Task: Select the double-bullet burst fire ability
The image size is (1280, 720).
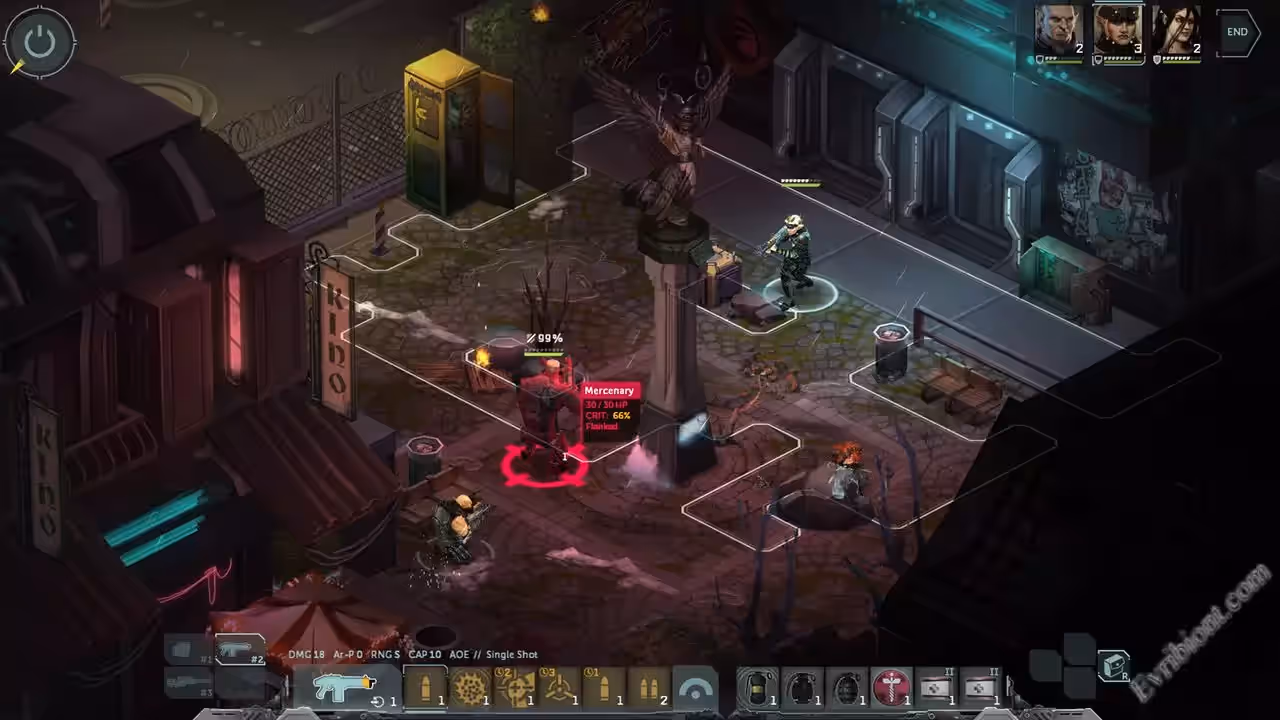Action: (649, 688)
